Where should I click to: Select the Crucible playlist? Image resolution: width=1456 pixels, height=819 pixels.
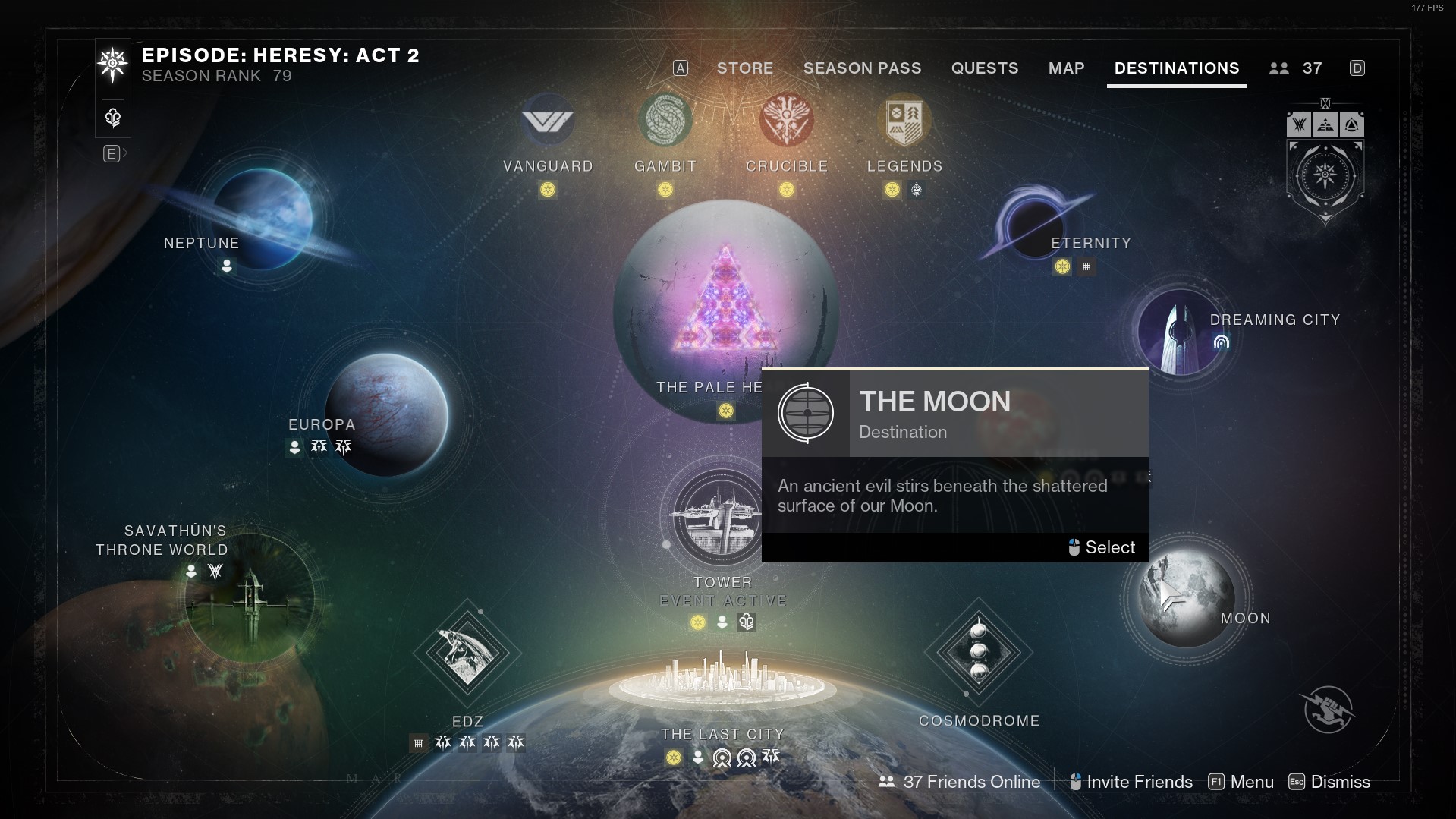[786, 121]
